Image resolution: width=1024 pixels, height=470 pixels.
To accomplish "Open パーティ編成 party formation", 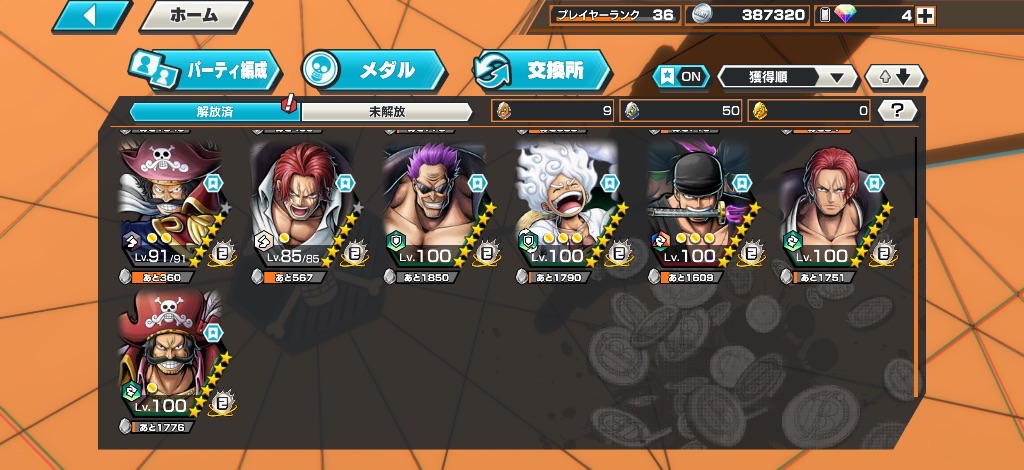I will click(205, 70).
